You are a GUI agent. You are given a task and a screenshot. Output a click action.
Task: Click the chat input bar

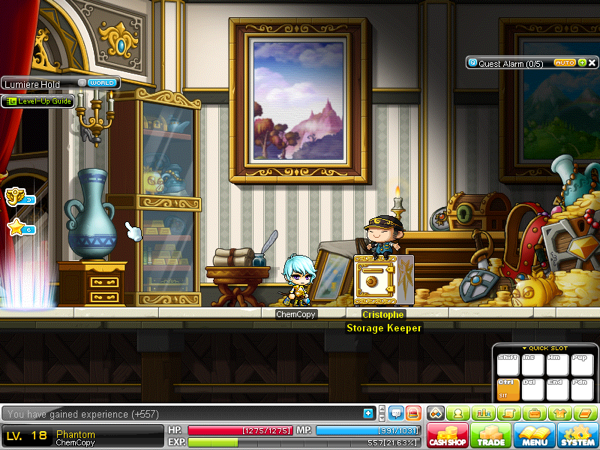pyautogui.click(x=180, y=413)
